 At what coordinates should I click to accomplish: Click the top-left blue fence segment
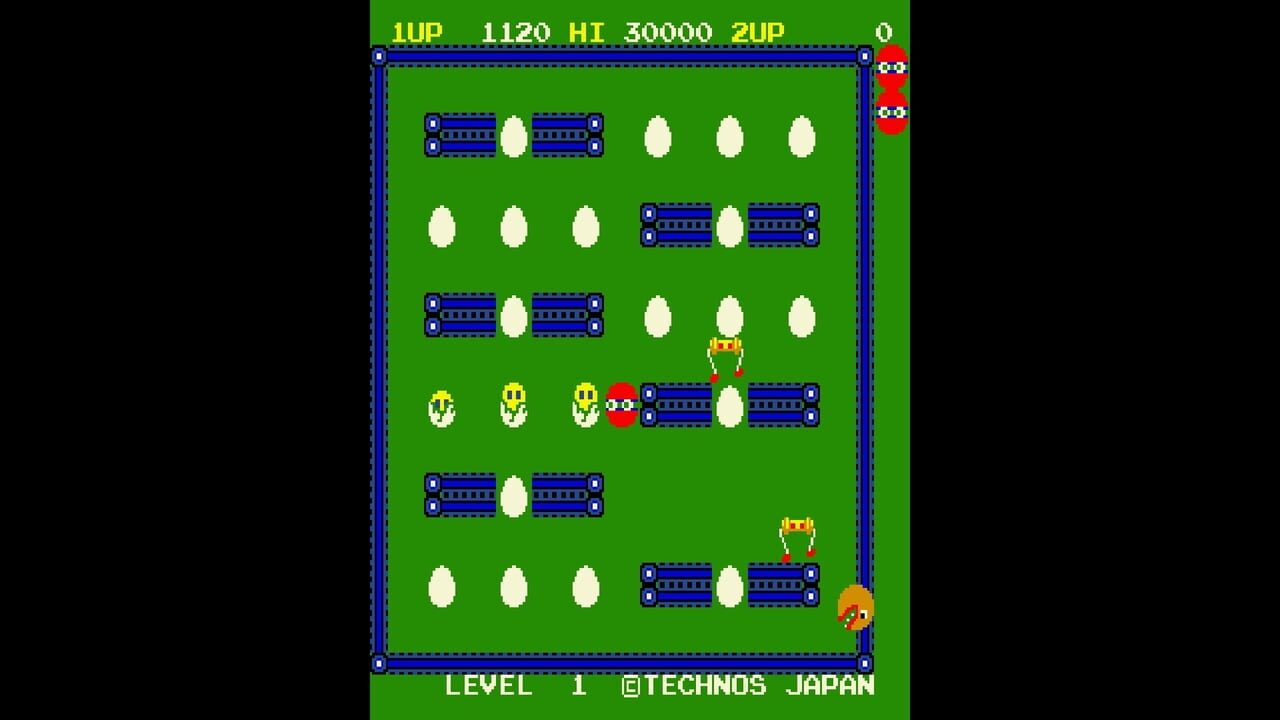460,137
